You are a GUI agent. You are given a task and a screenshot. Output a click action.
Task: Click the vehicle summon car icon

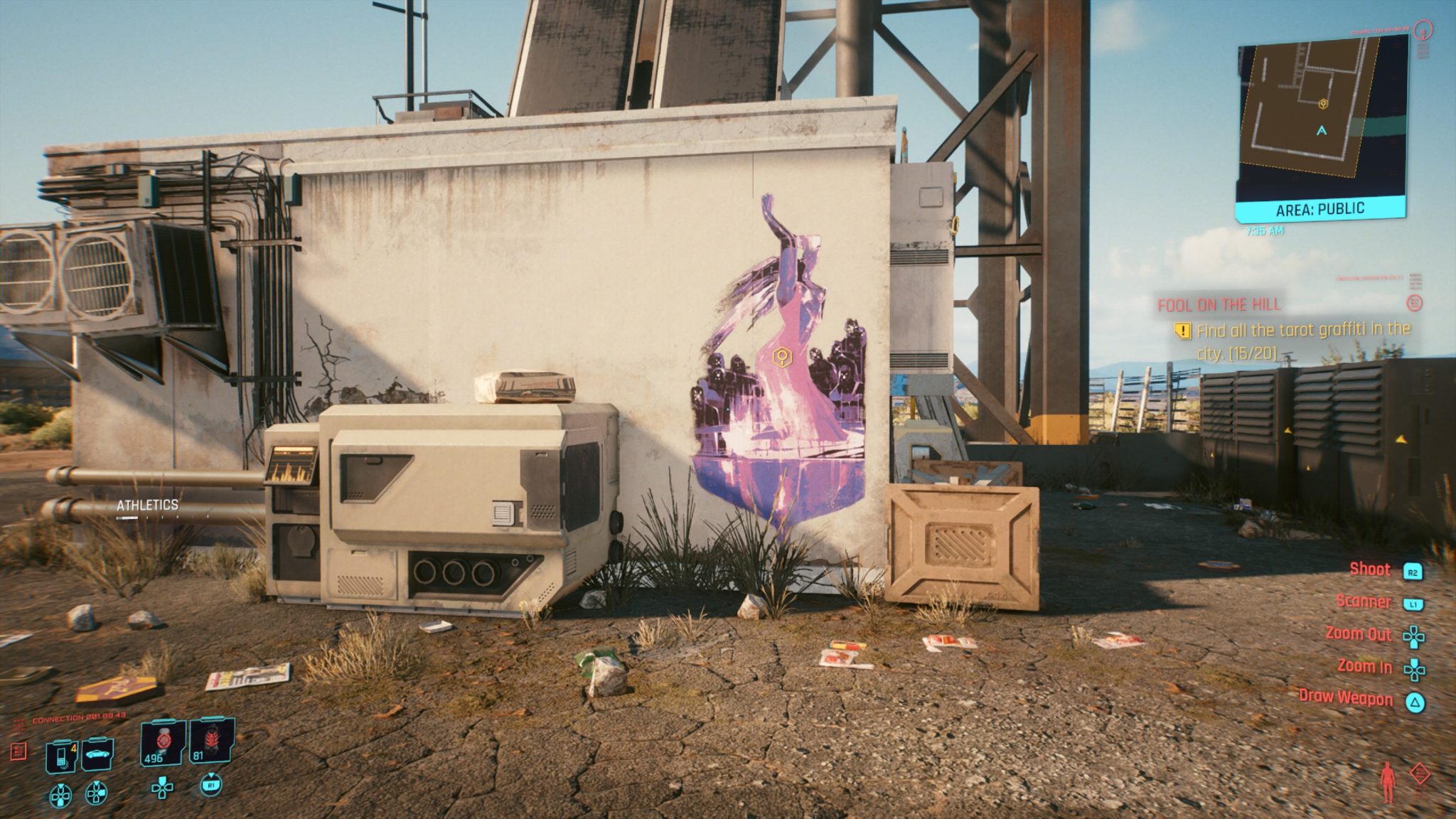click(x=98, y=755)
